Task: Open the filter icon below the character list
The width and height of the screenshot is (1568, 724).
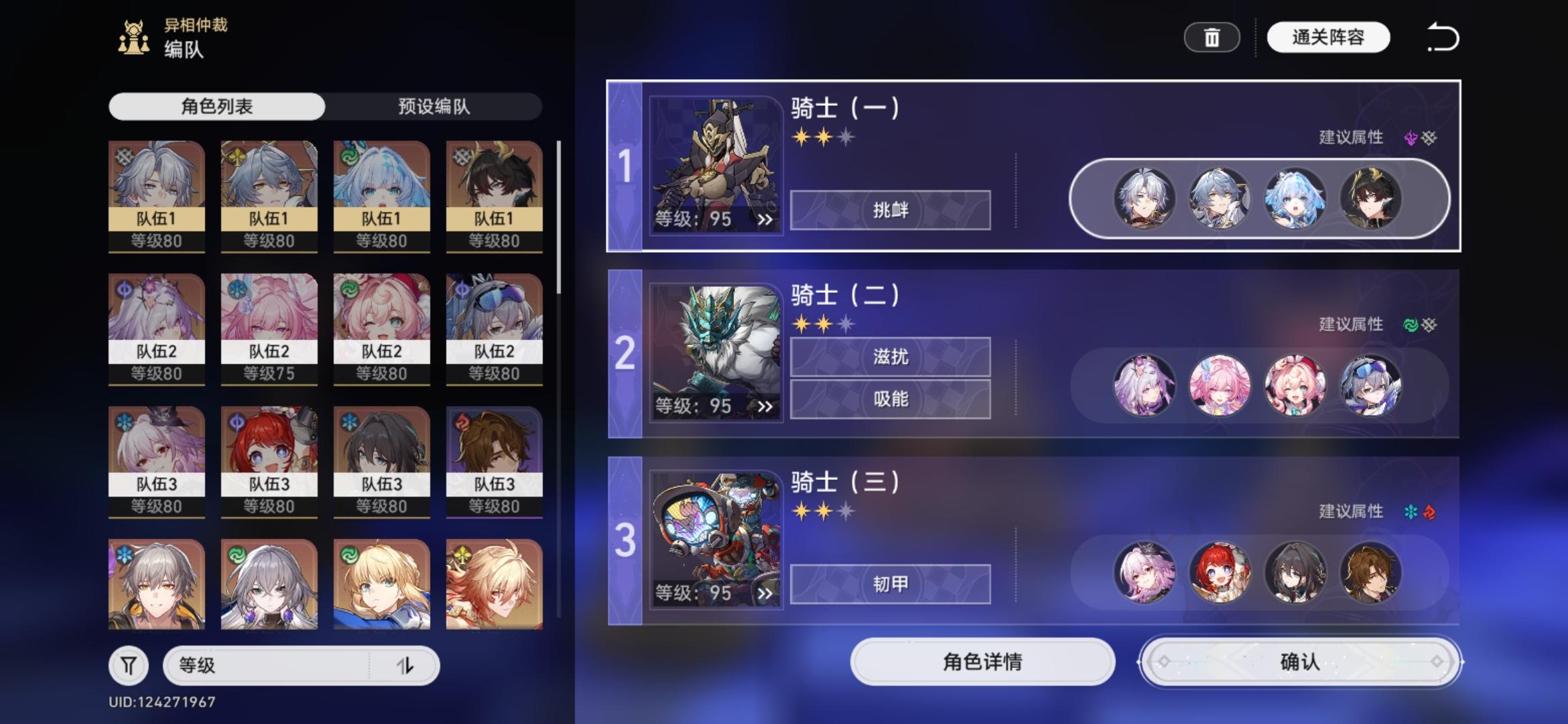Action: click(129, 666)
